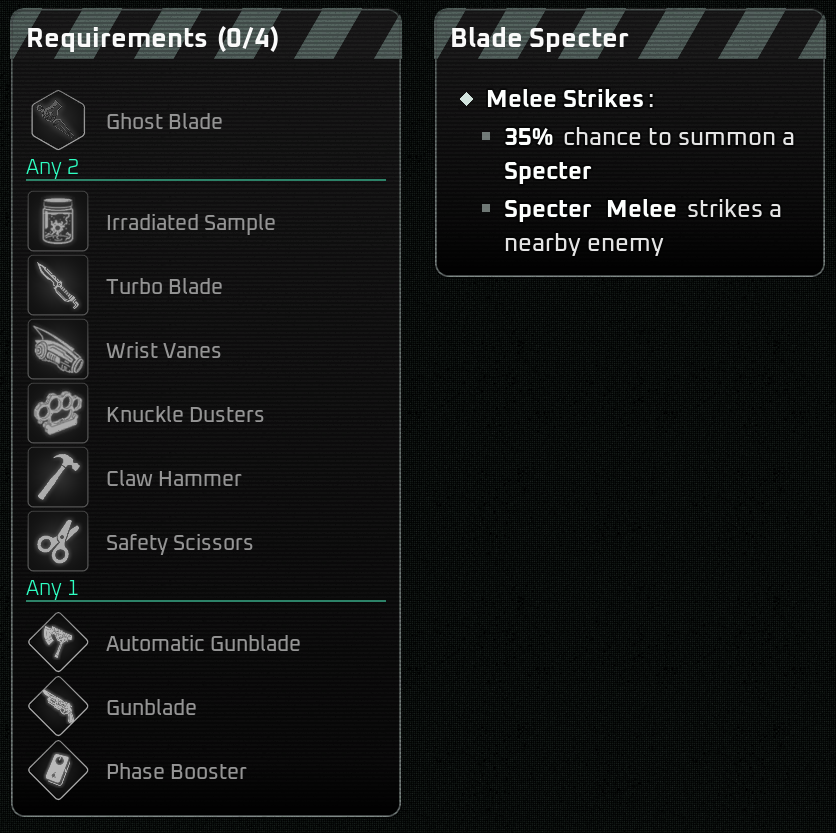Click the Safety Scissors item
The image size is (836, 833).
(58, 542)
